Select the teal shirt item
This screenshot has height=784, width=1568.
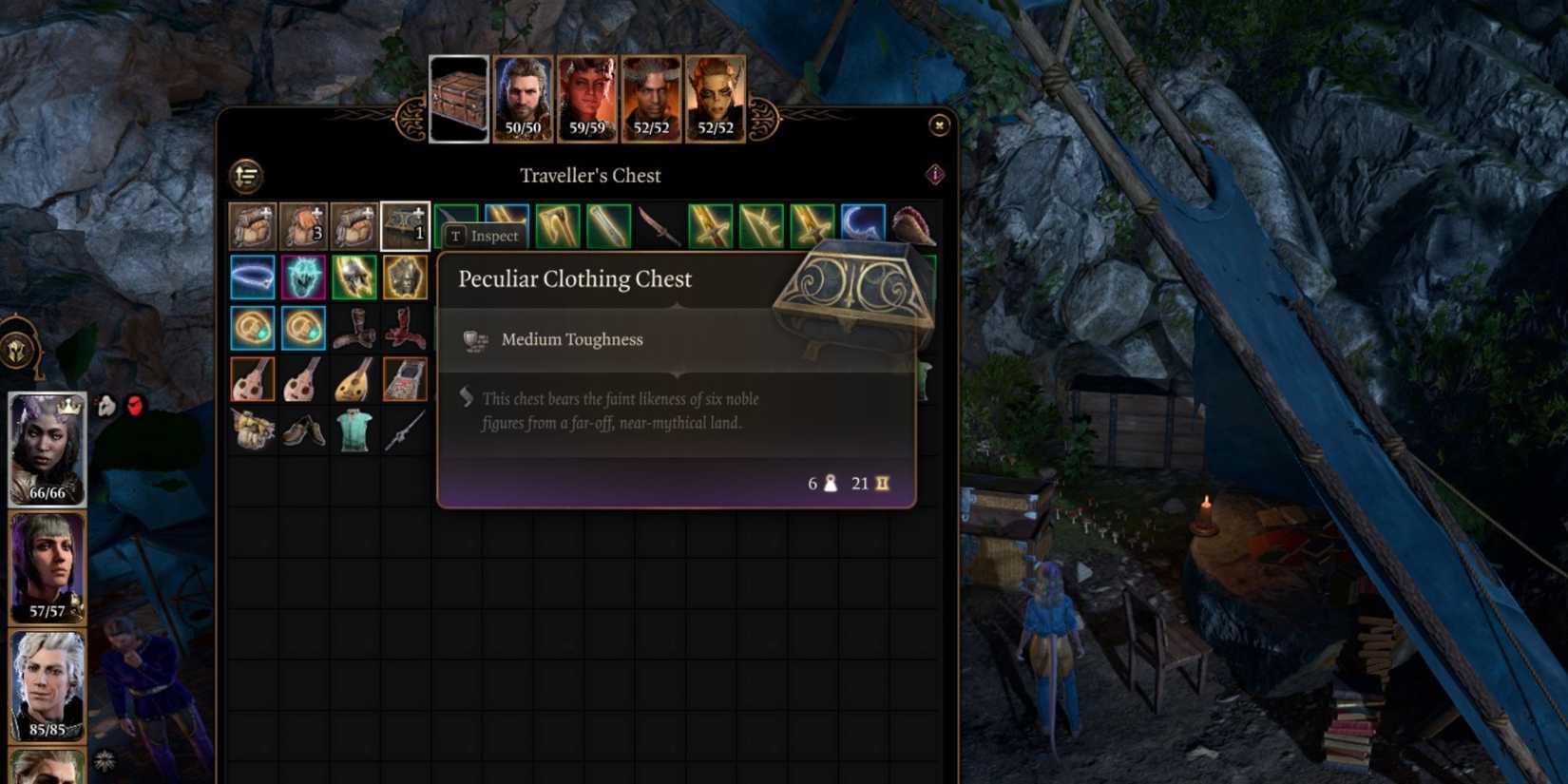[x=354, y=430]
